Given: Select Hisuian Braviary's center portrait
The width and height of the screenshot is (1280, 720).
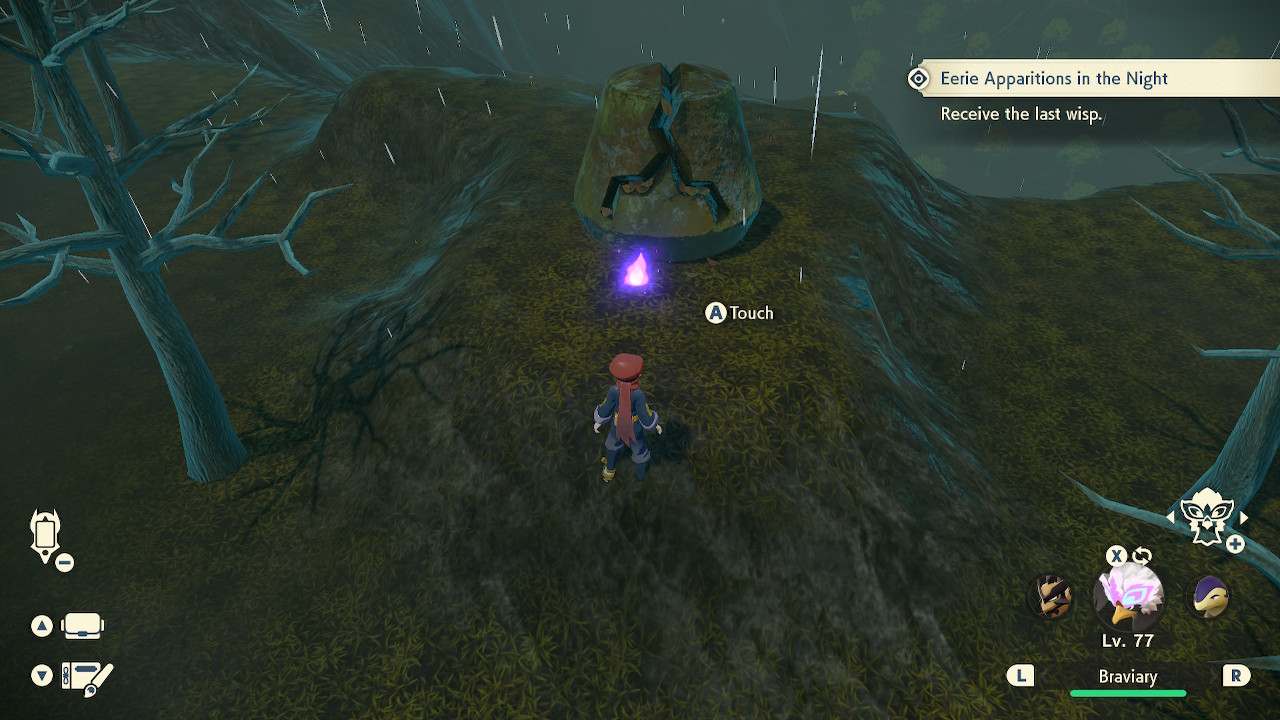Looking at the screenshot, I should click(x=1128, y=597).
